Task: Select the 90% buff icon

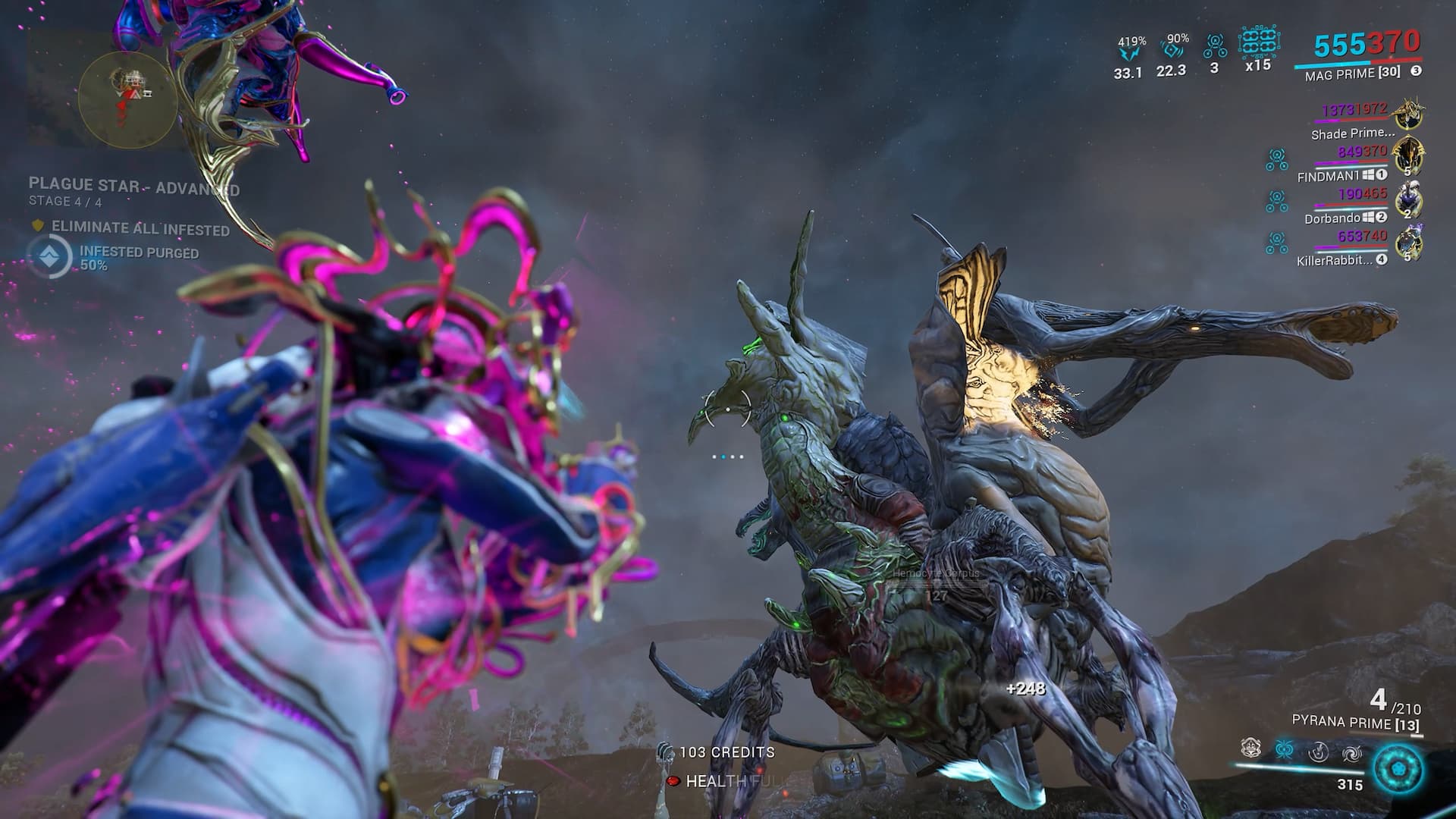Action: [1171, 50]
